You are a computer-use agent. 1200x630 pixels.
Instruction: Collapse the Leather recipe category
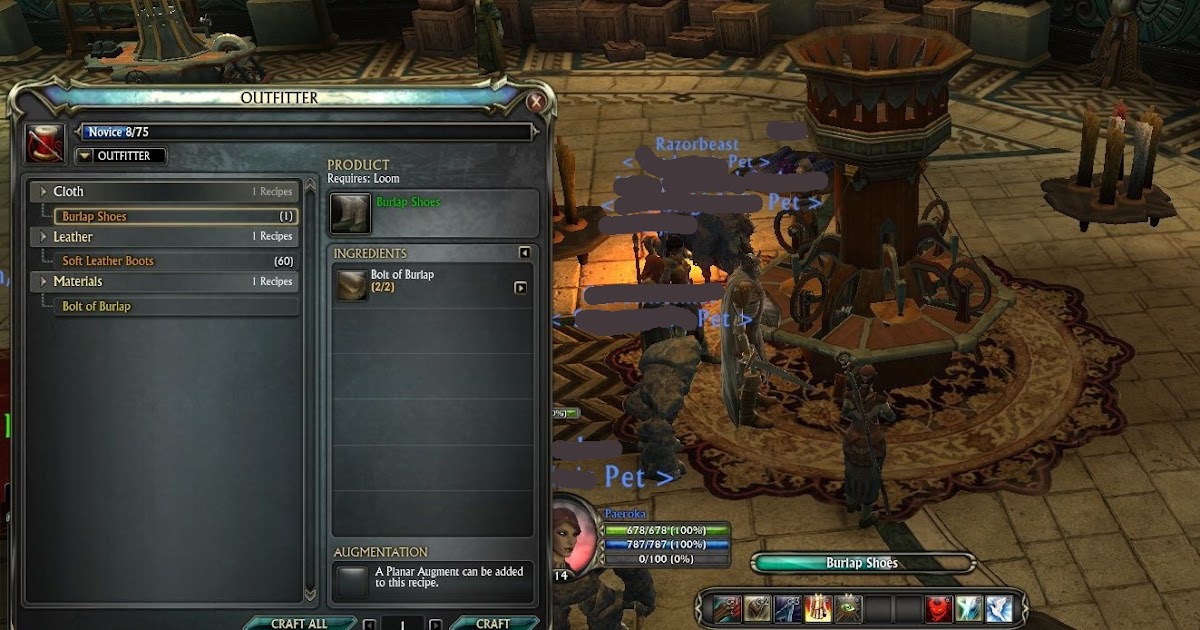point(43,237)
